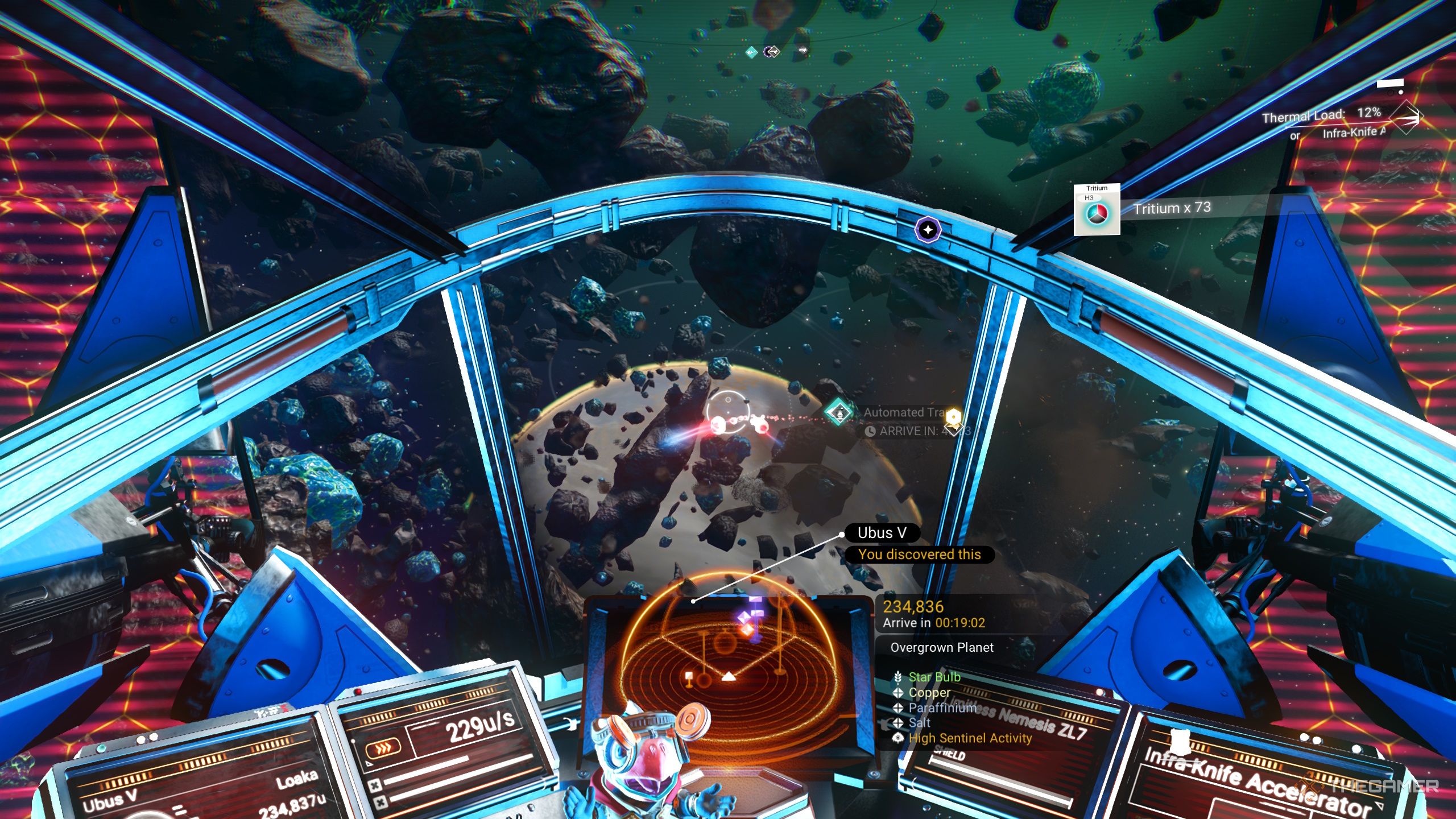Screen dimensions: 1456x819
Task: Click the teal diamond compass marker
Action: pyautogui.click(x=751, y=53)
